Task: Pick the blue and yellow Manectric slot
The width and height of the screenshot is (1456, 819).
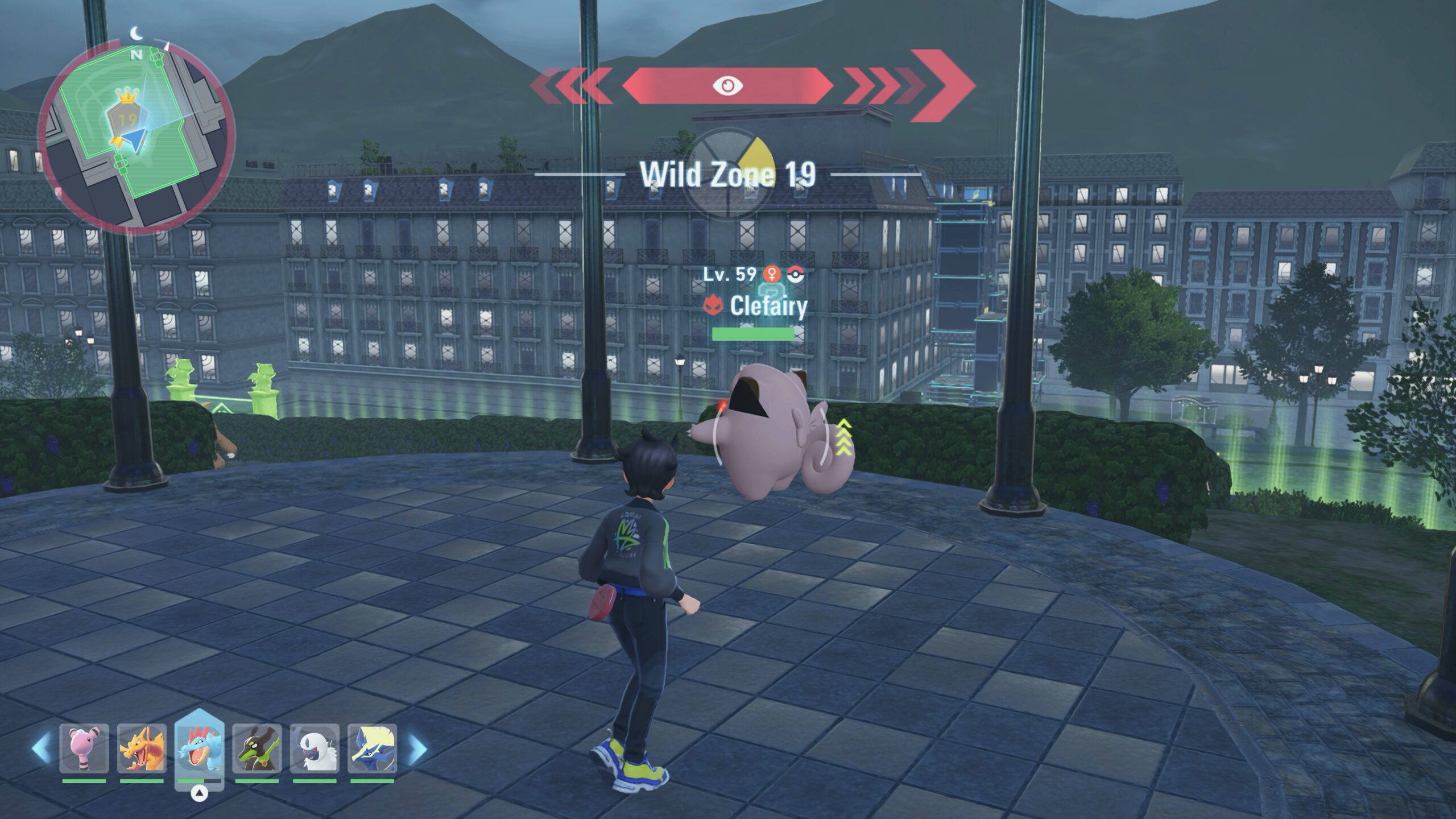Action: tap(372, 748)
